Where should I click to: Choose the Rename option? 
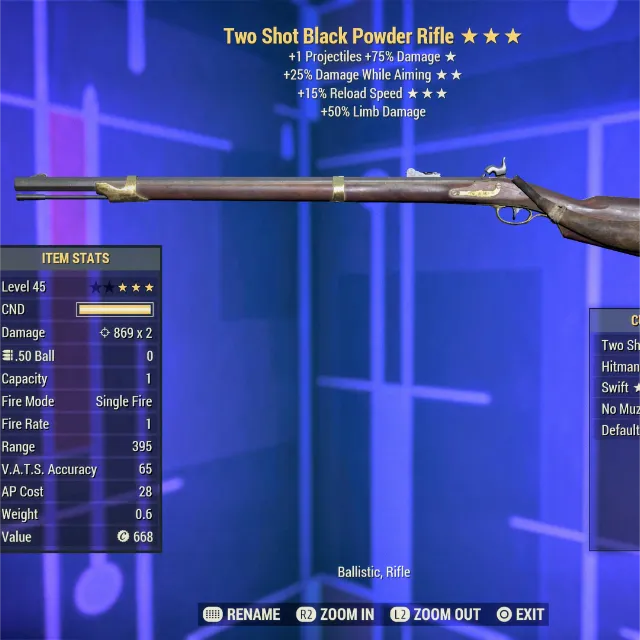241,614
